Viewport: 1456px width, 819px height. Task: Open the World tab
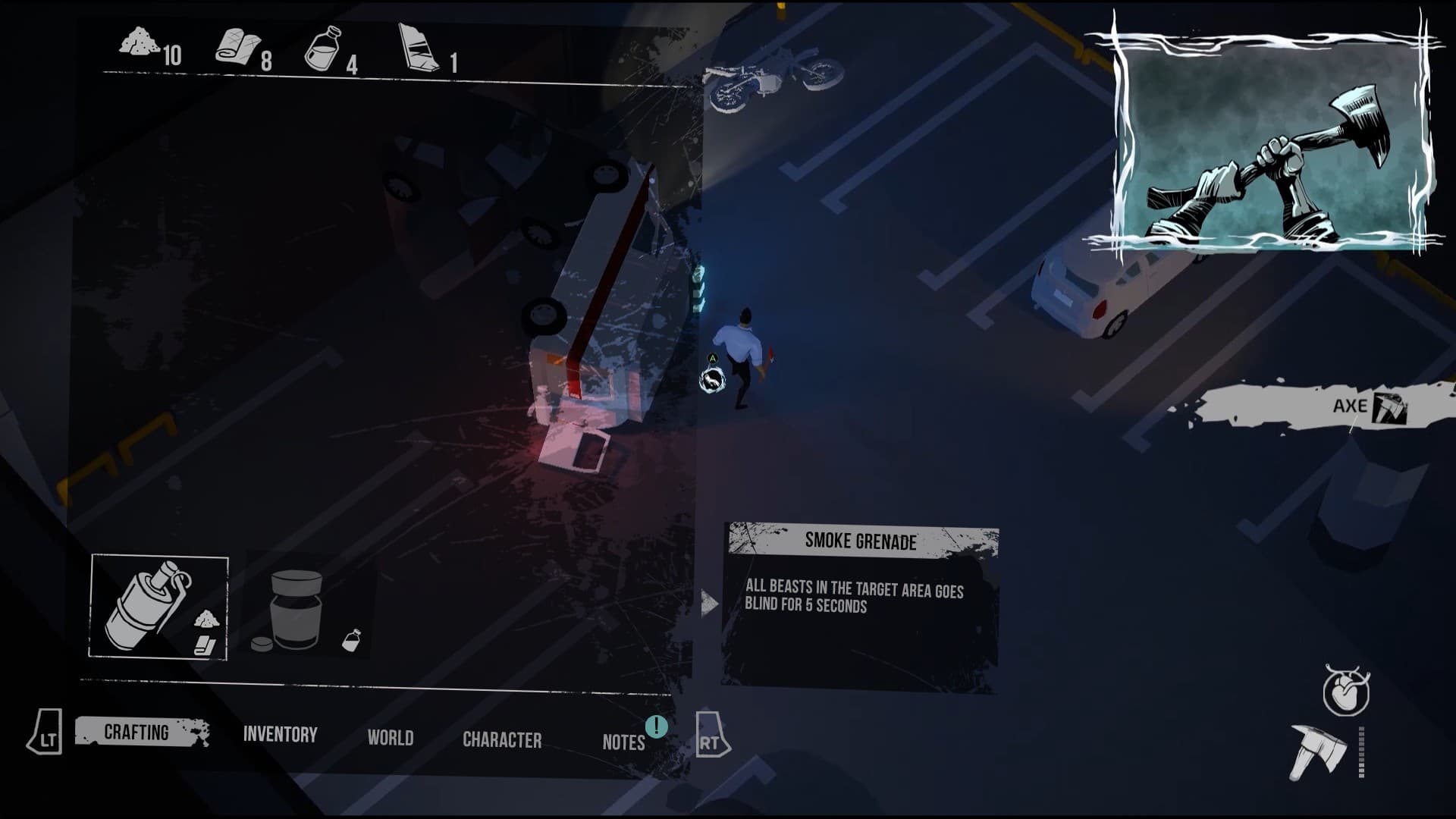click(x=391, y=737)
